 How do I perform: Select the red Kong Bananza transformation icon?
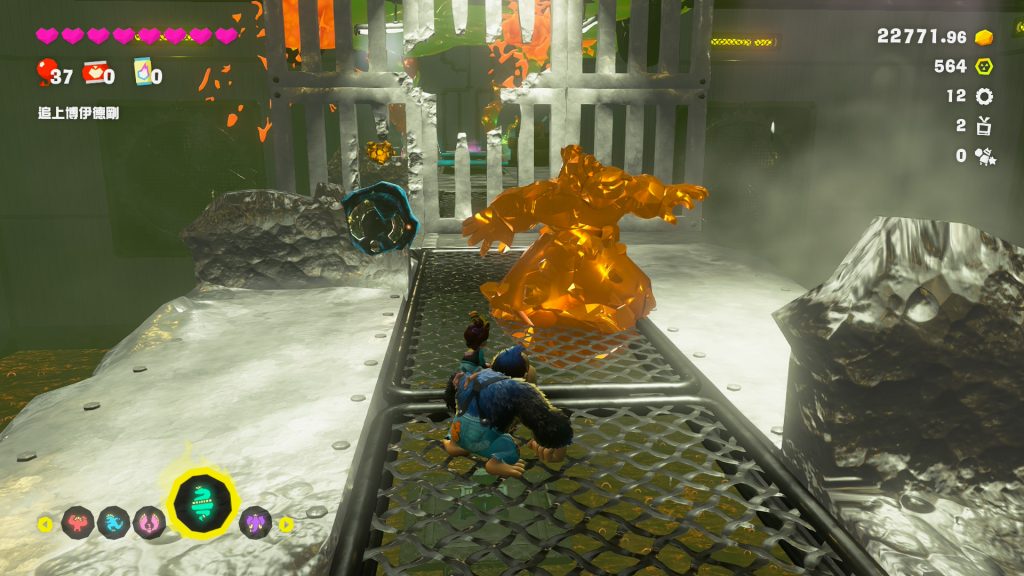(x=77, y=522)
